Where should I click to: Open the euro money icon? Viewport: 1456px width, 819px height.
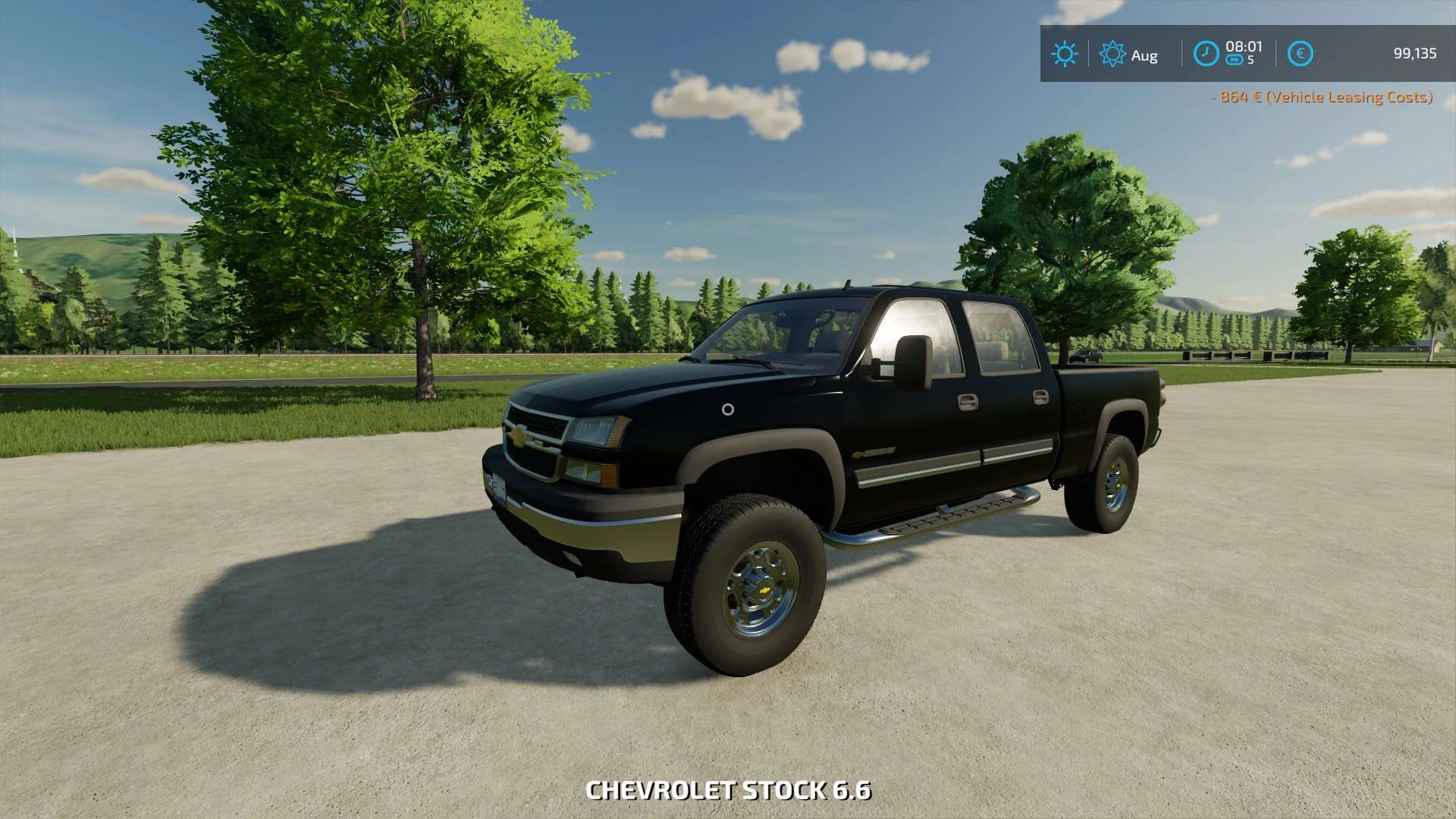point(1300,54)
